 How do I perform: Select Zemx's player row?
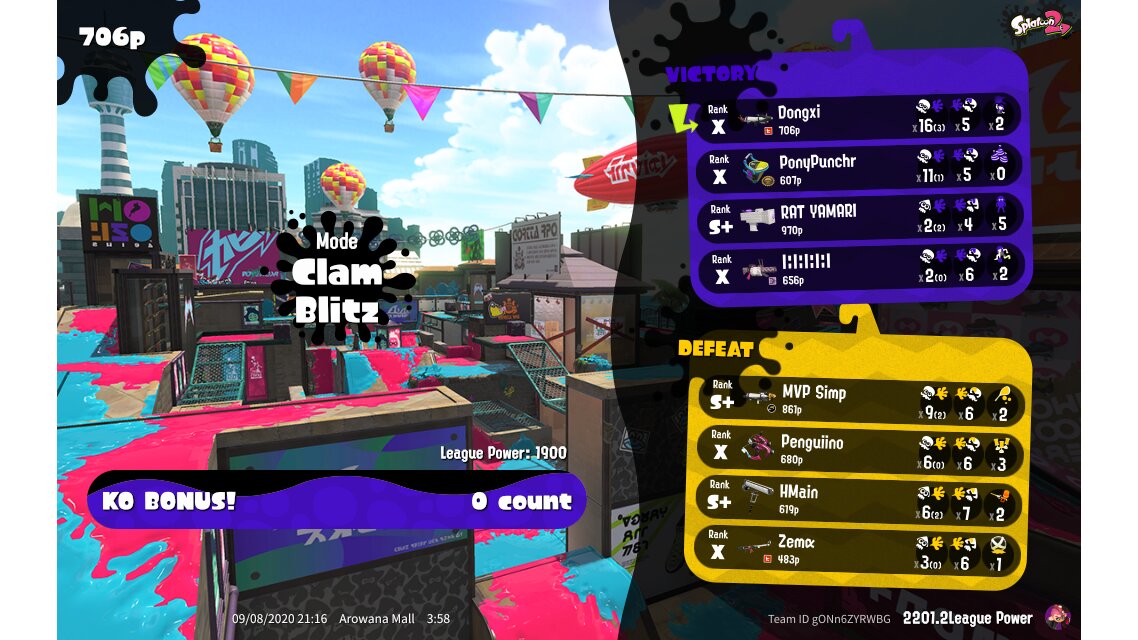[x=860, y=550]
